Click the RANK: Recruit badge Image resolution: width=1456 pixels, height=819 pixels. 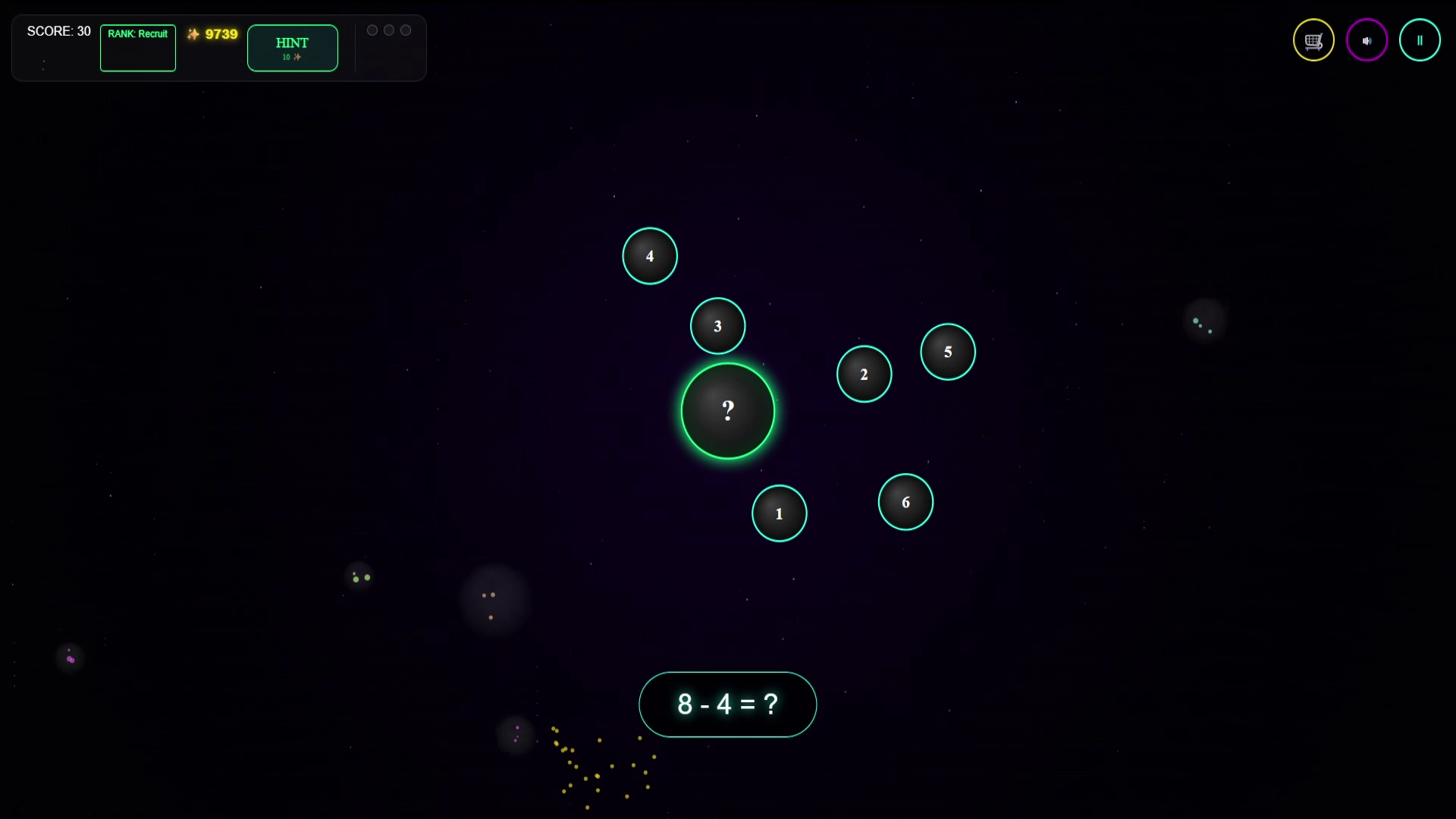(x=137, y=48)
